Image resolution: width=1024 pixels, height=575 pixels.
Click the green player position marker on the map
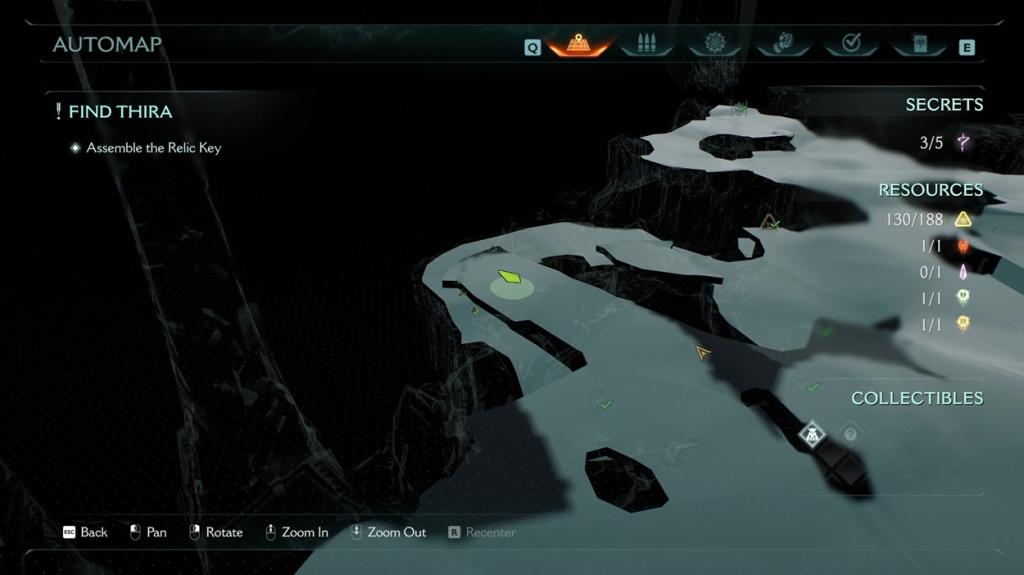(x=510, y=278)
